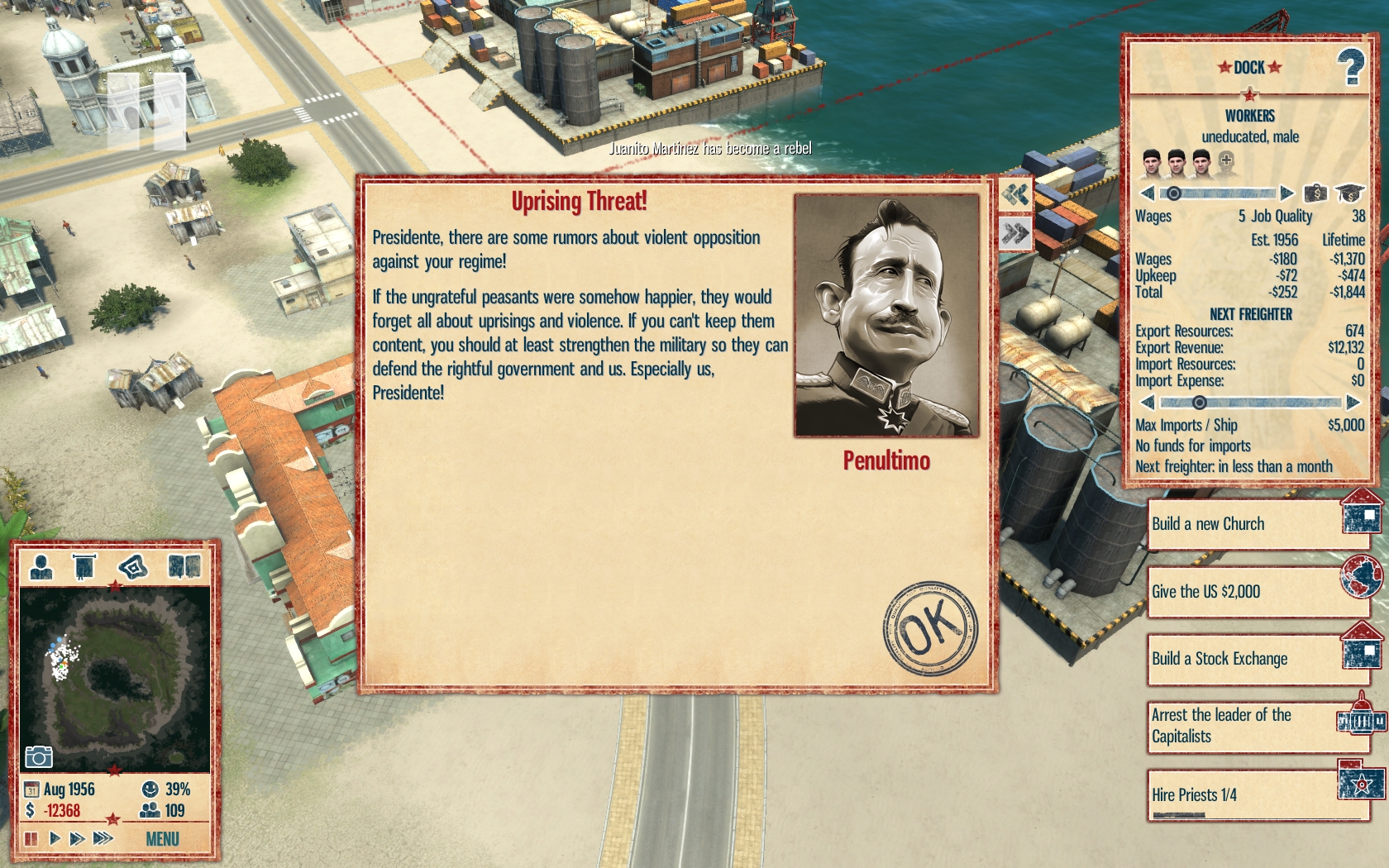
Task: Raise Max Imports per Ship with right arrow
Action: (x=1353, y=403)
